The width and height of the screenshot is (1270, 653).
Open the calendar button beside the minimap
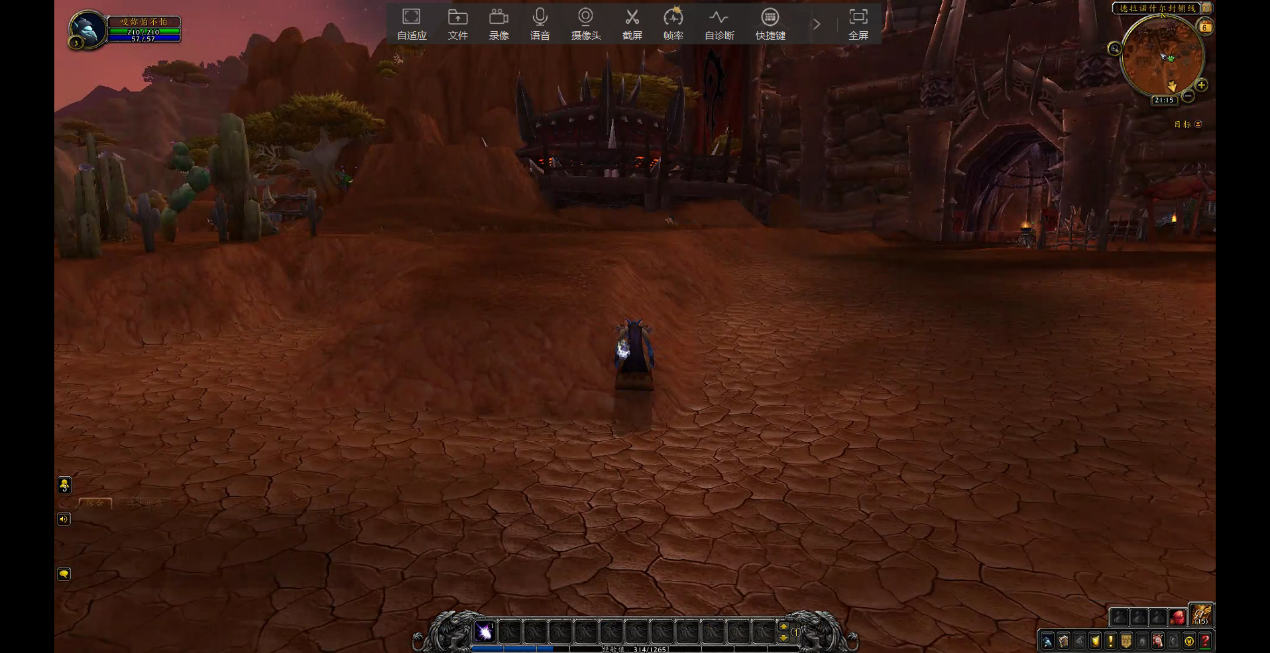point(1205,27)
